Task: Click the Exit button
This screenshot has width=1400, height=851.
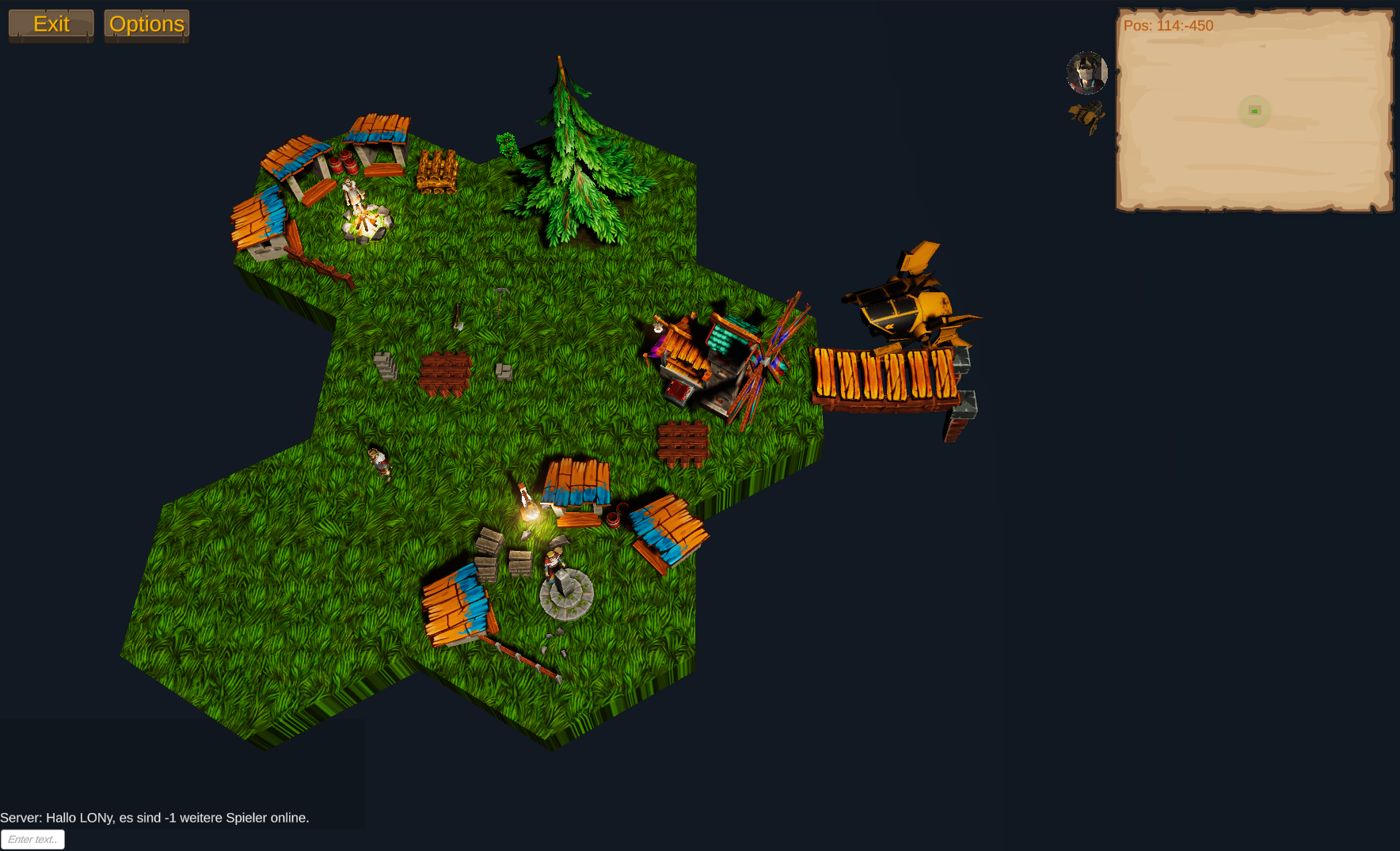Action: coord(51,25)
